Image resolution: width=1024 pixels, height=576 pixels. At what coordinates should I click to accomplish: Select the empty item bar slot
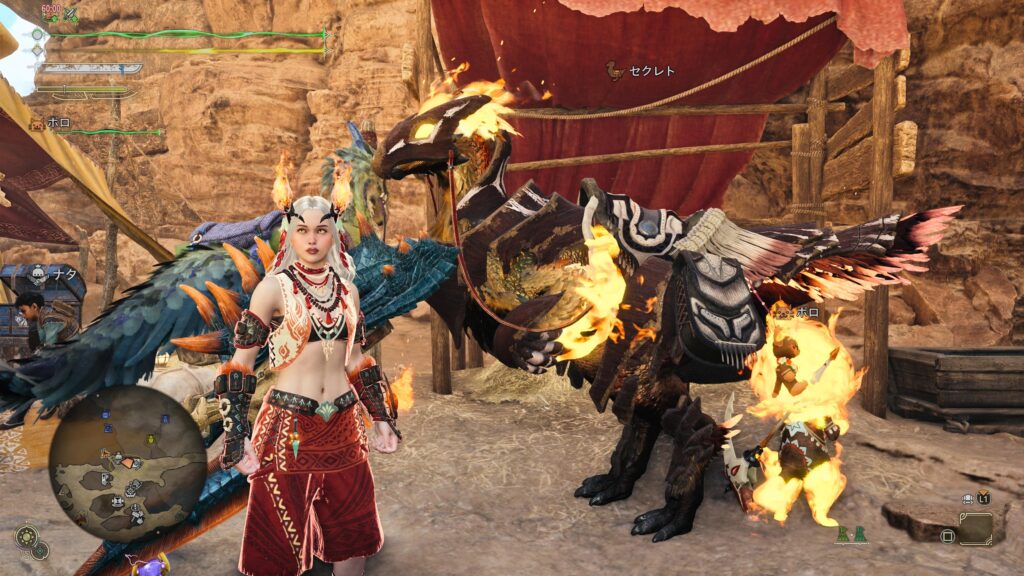974,529
